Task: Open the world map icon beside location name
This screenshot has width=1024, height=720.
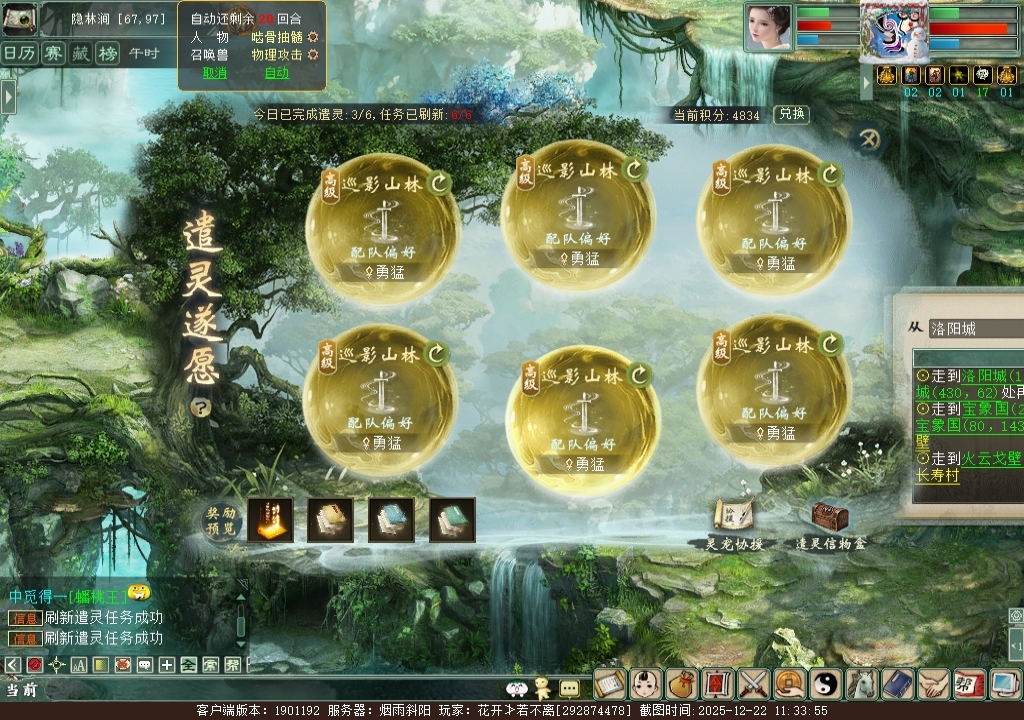Action: (19, 19)
